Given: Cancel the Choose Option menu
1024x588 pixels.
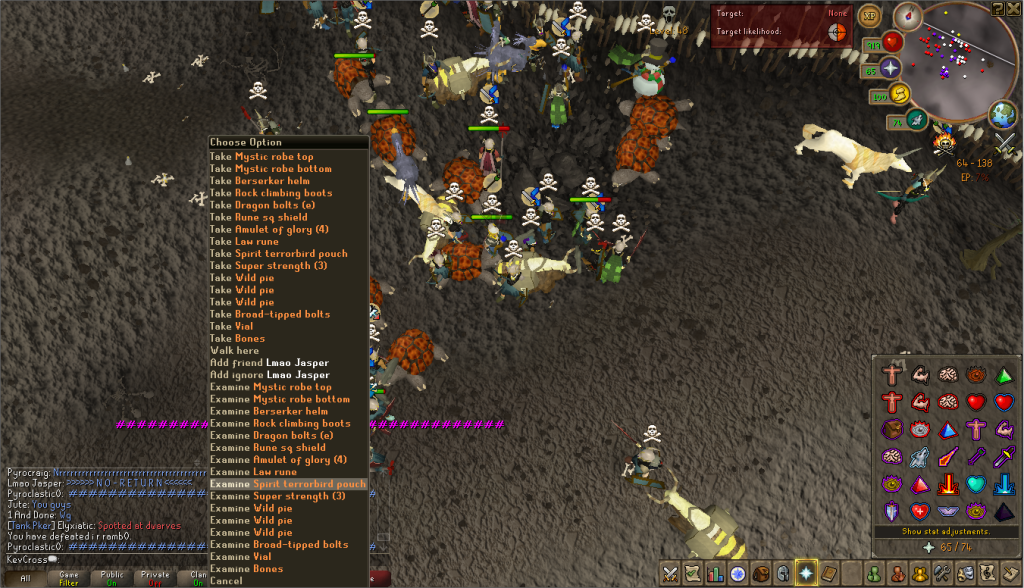Looking at the screenshot, I should pyautogui.click(x=226, y=580).
